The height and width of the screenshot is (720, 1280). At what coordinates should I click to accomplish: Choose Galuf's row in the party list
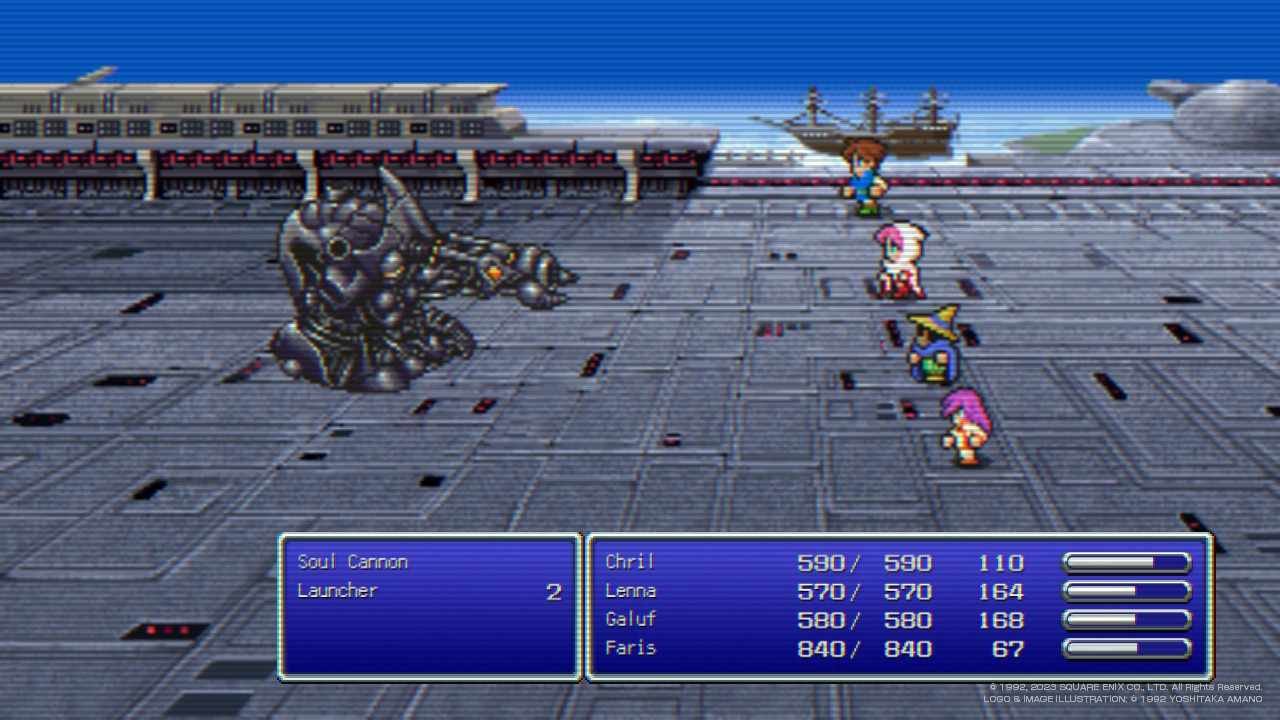click(x=631, y=620)
